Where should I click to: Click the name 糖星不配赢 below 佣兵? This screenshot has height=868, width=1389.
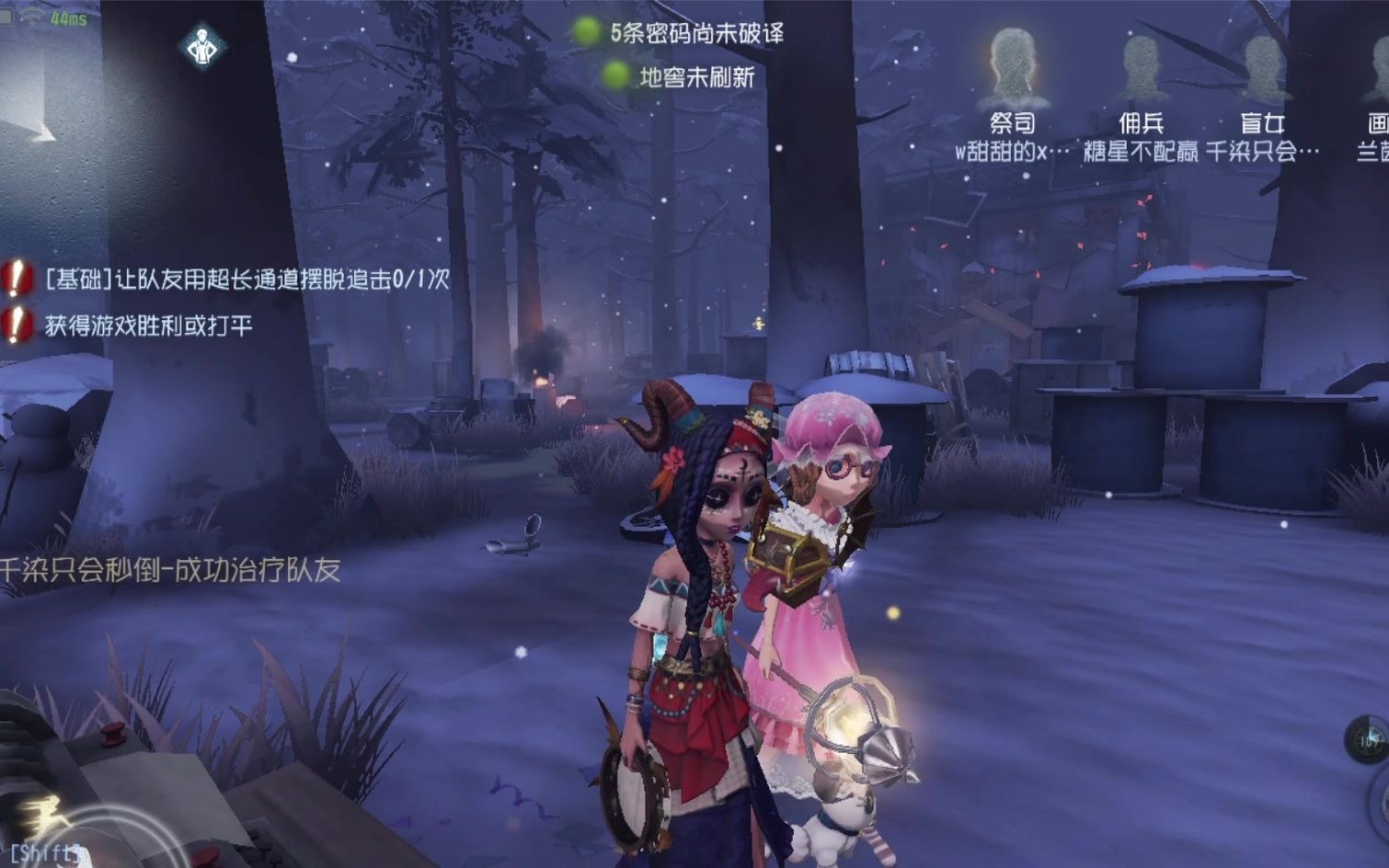1140,148
